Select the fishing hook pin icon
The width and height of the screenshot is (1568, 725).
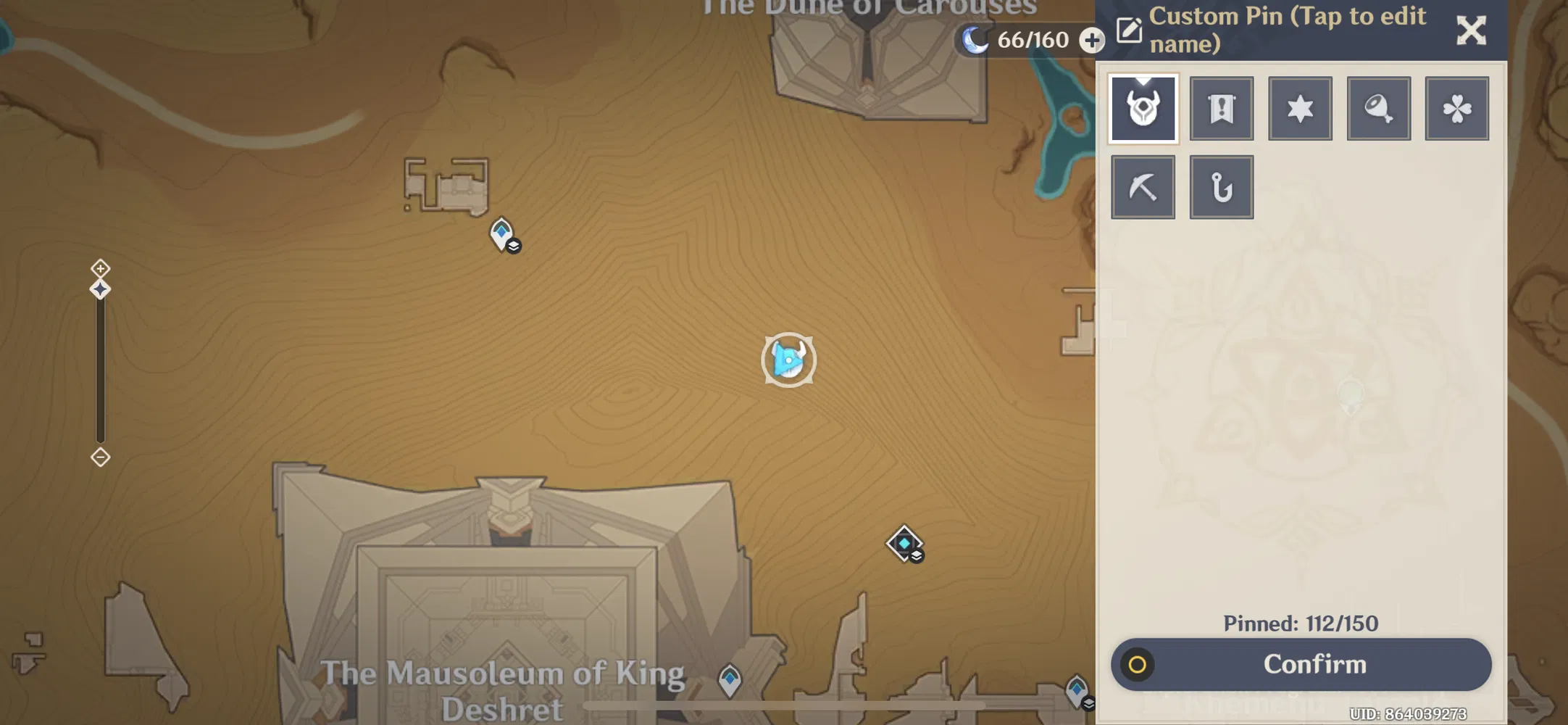(x=1222, y=186)
